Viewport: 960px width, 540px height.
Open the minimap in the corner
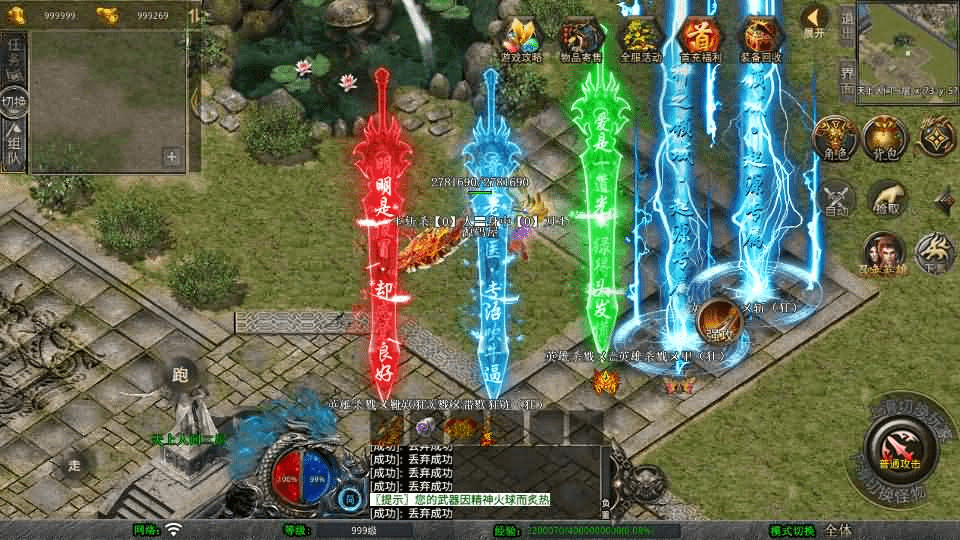point(907,38)
